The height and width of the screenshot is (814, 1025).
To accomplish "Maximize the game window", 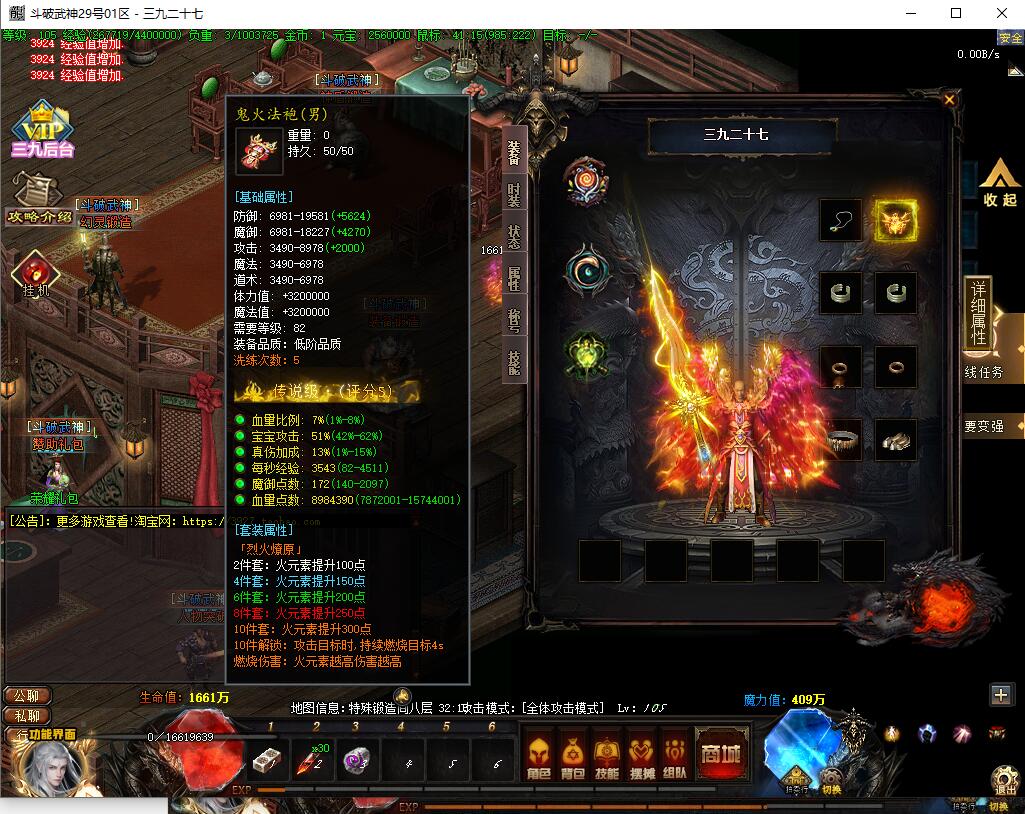I will pos(956,14).
